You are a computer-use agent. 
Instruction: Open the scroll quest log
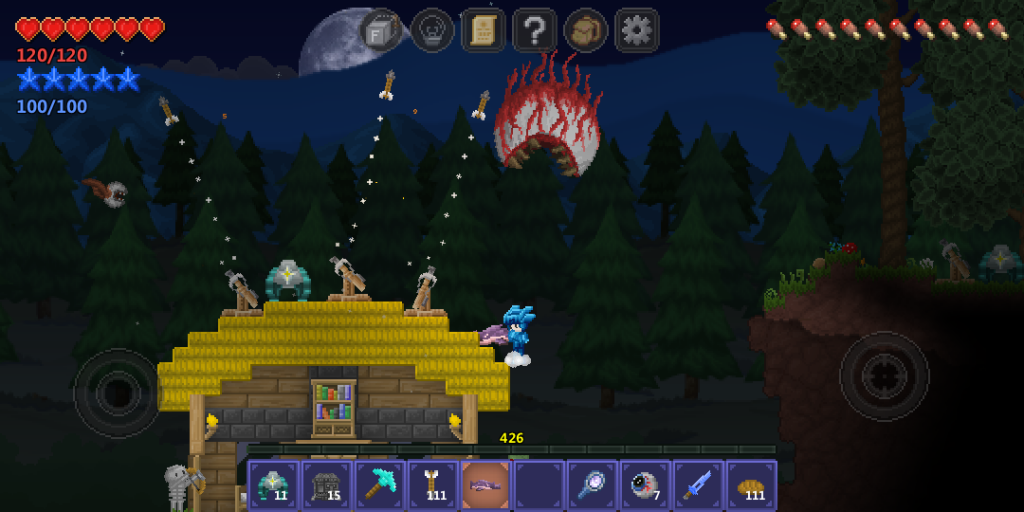(483, 30)
